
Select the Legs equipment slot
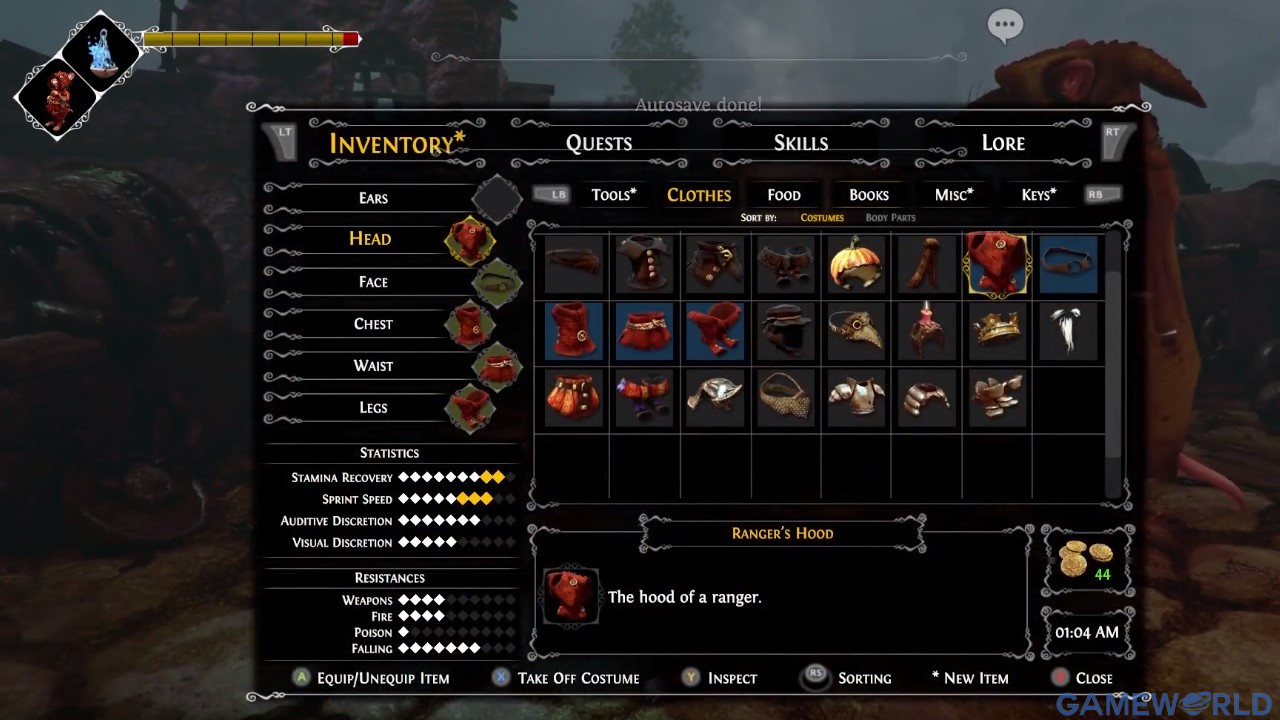(x=373, y=408)
